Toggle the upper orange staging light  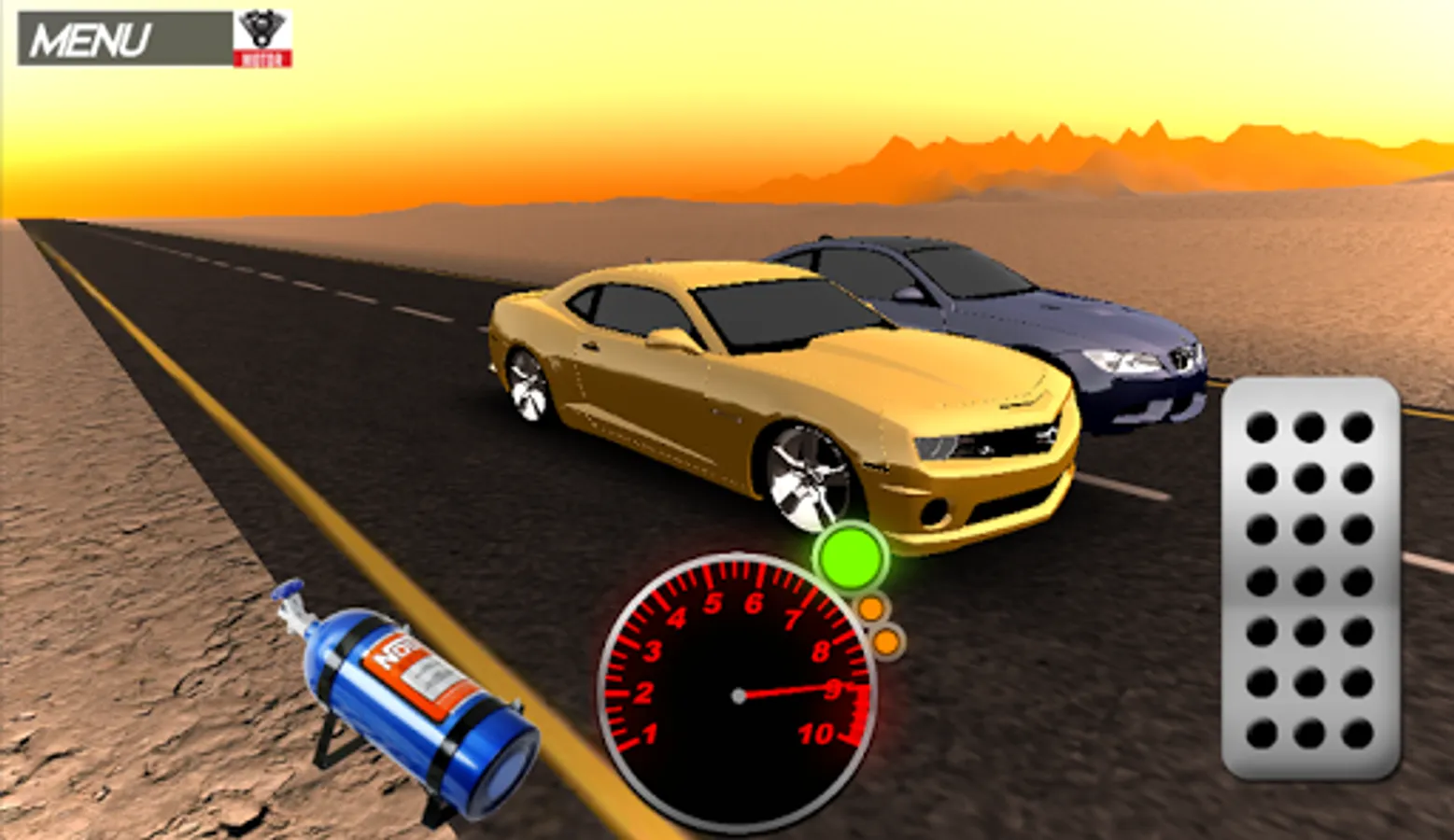tap(871, 609)
